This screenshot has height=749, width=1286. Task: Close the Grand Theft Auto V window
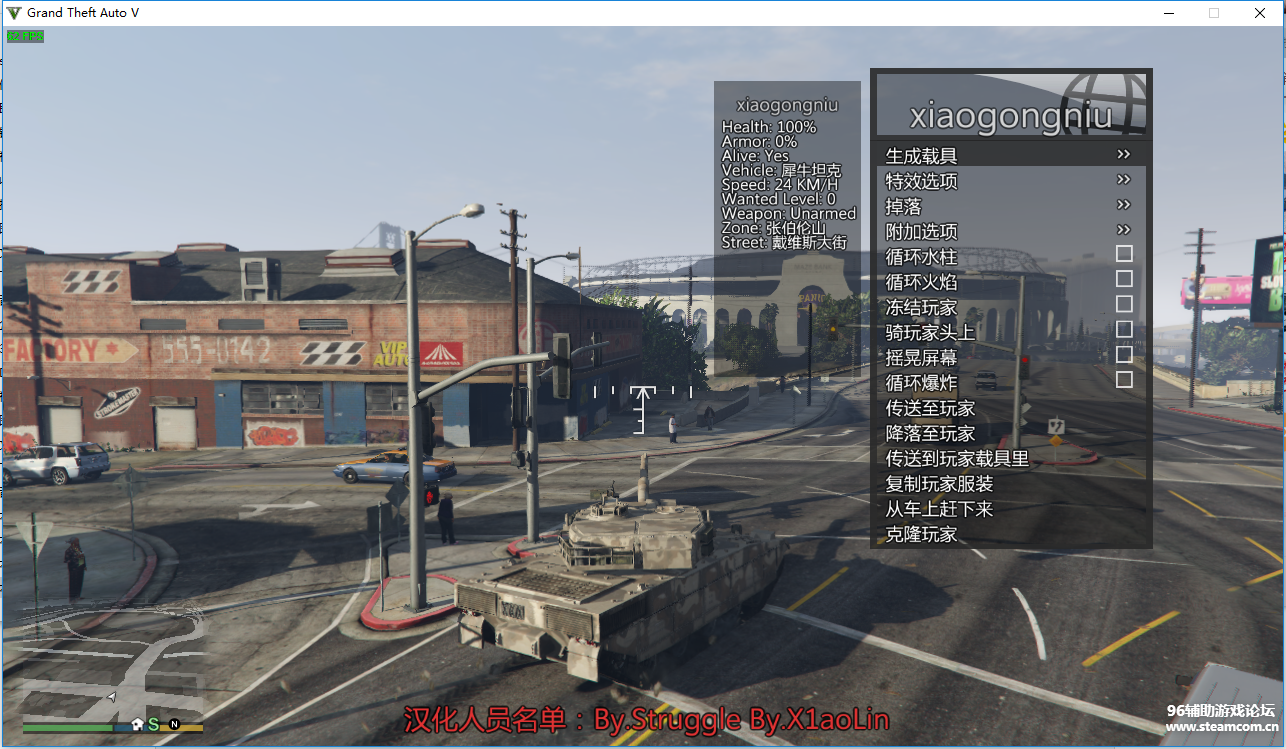[x=1260, y=13]
